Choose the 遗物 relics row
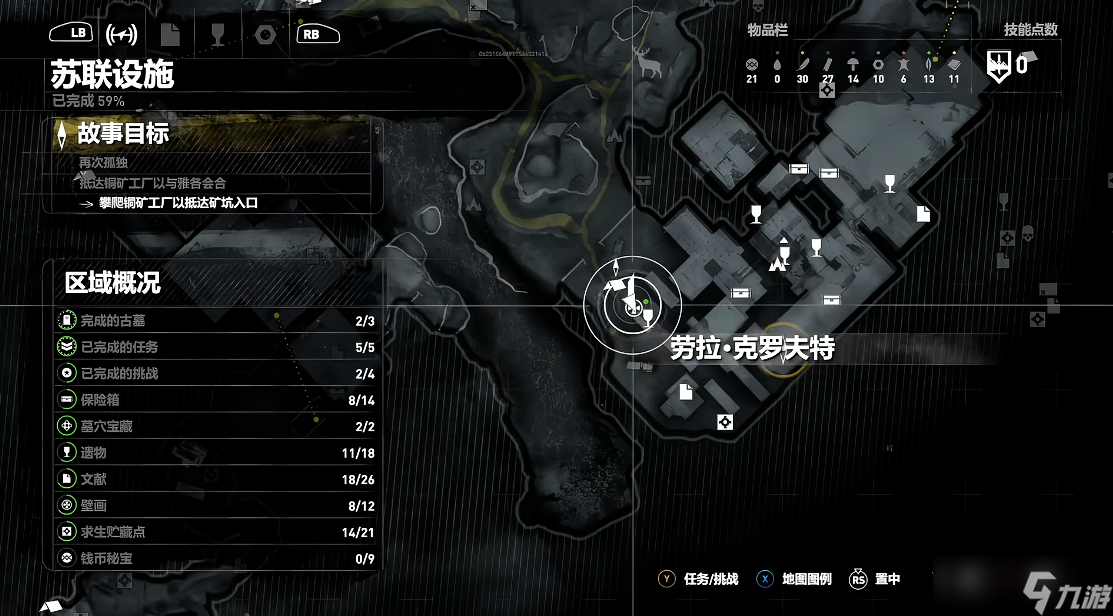 point(213,453)
